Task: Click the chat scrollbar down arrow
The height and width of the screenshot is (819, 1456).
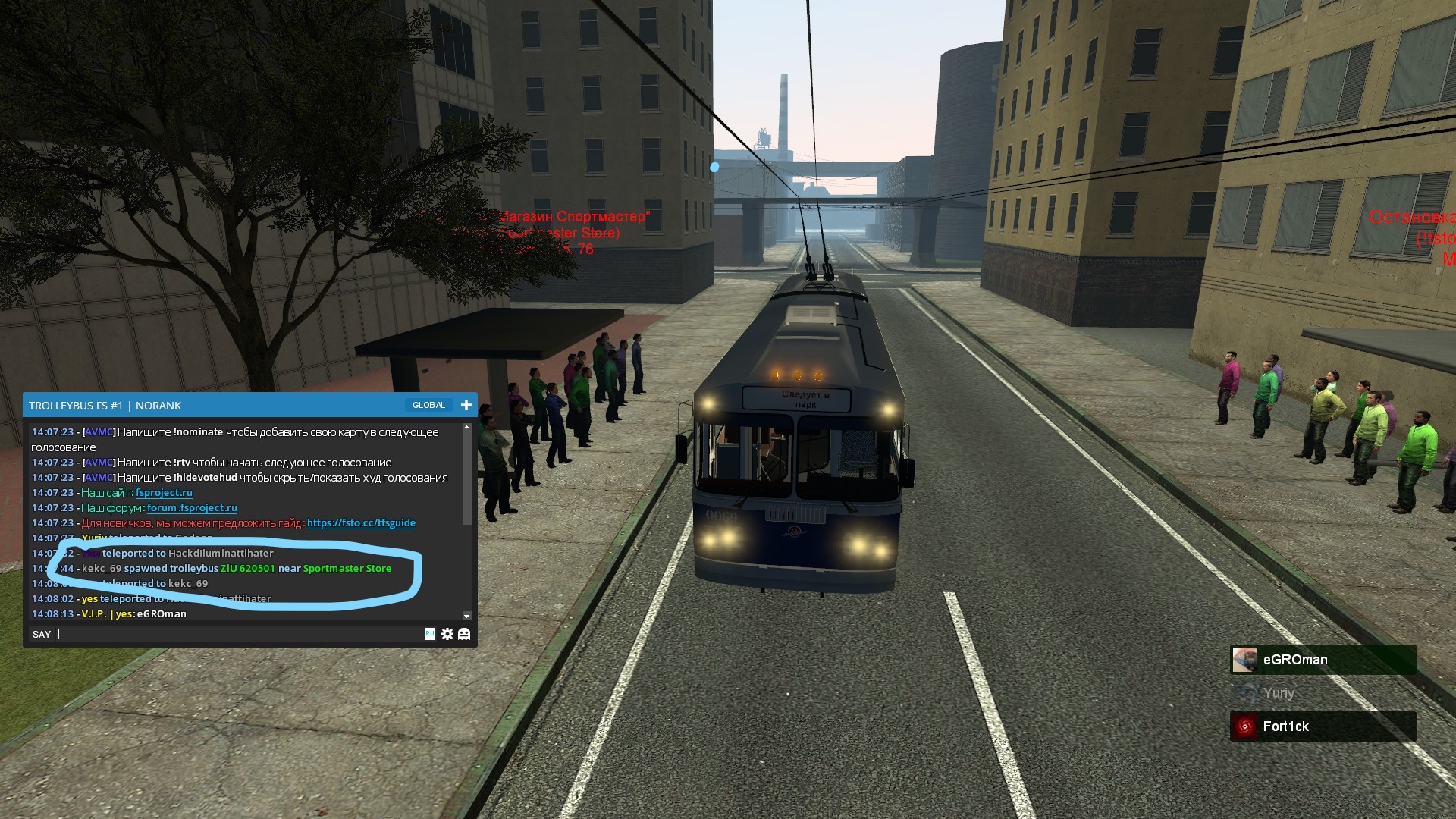Action: pyautogui.click(x=466, y=616)
